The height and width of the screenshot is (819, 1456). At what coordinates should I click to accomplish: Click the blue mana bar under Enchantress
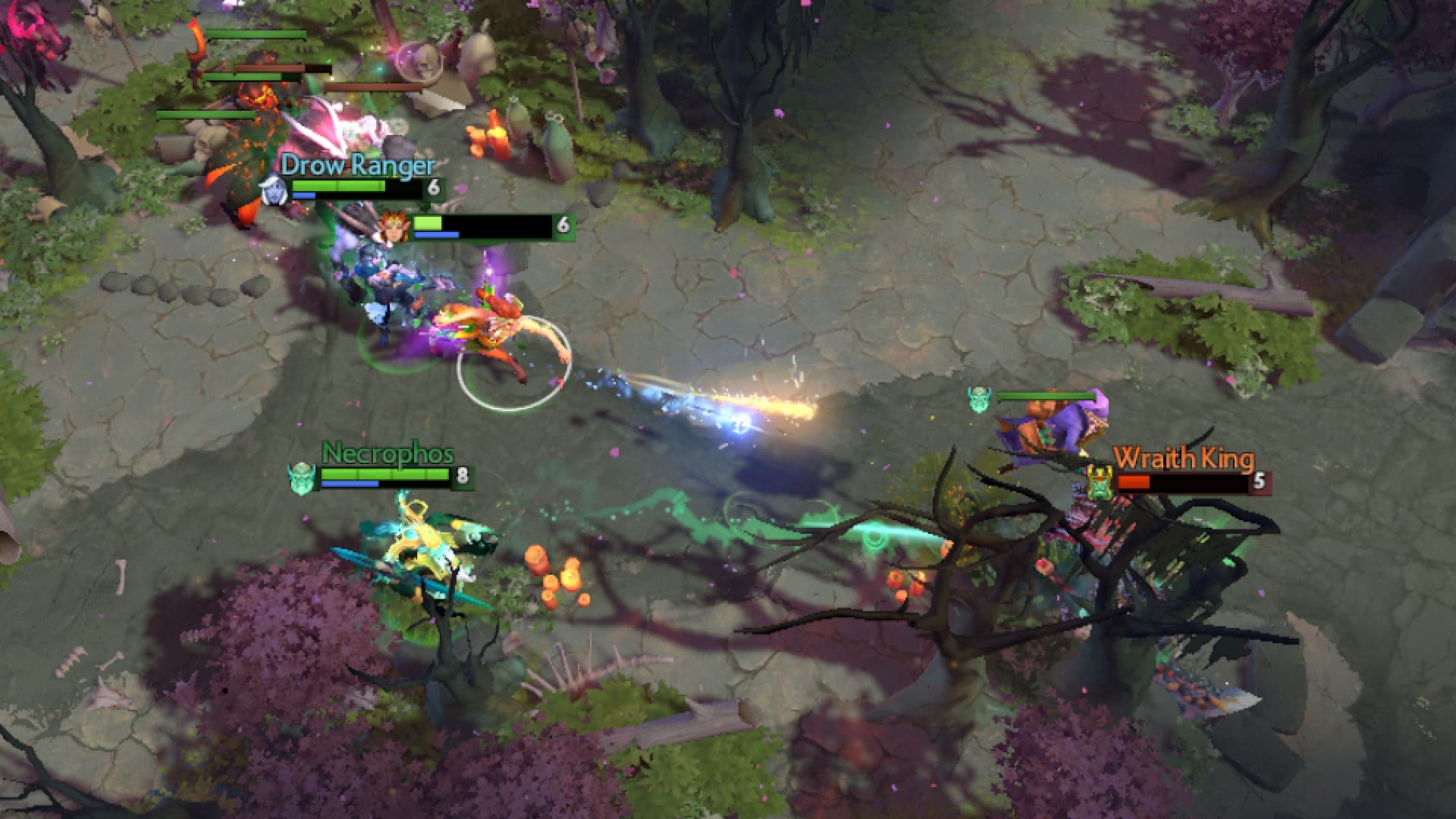pyautogui.click(x=436, y=237)
